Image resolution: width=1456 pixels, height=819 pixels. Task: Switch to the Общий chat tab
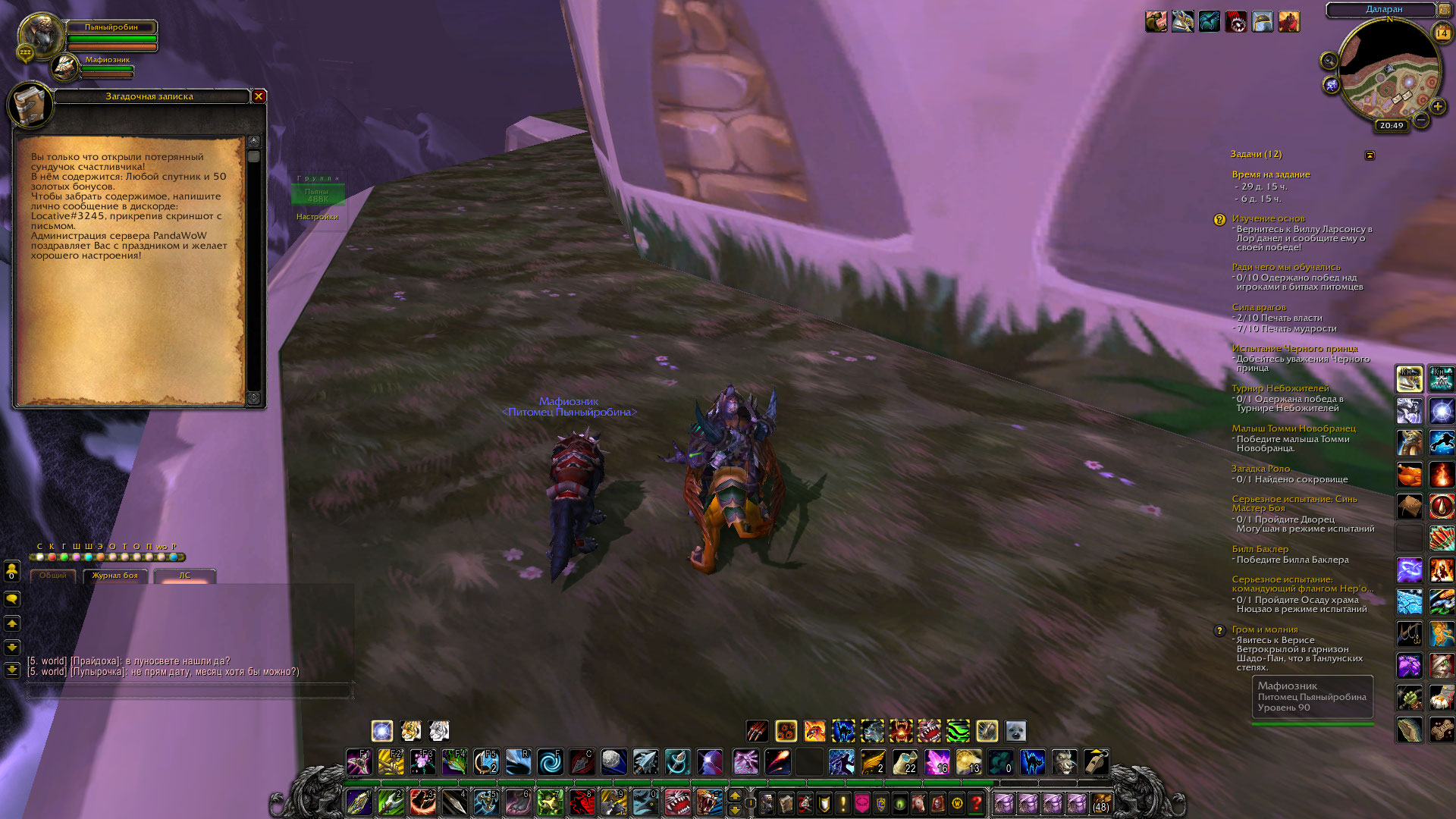click(53, 576)
